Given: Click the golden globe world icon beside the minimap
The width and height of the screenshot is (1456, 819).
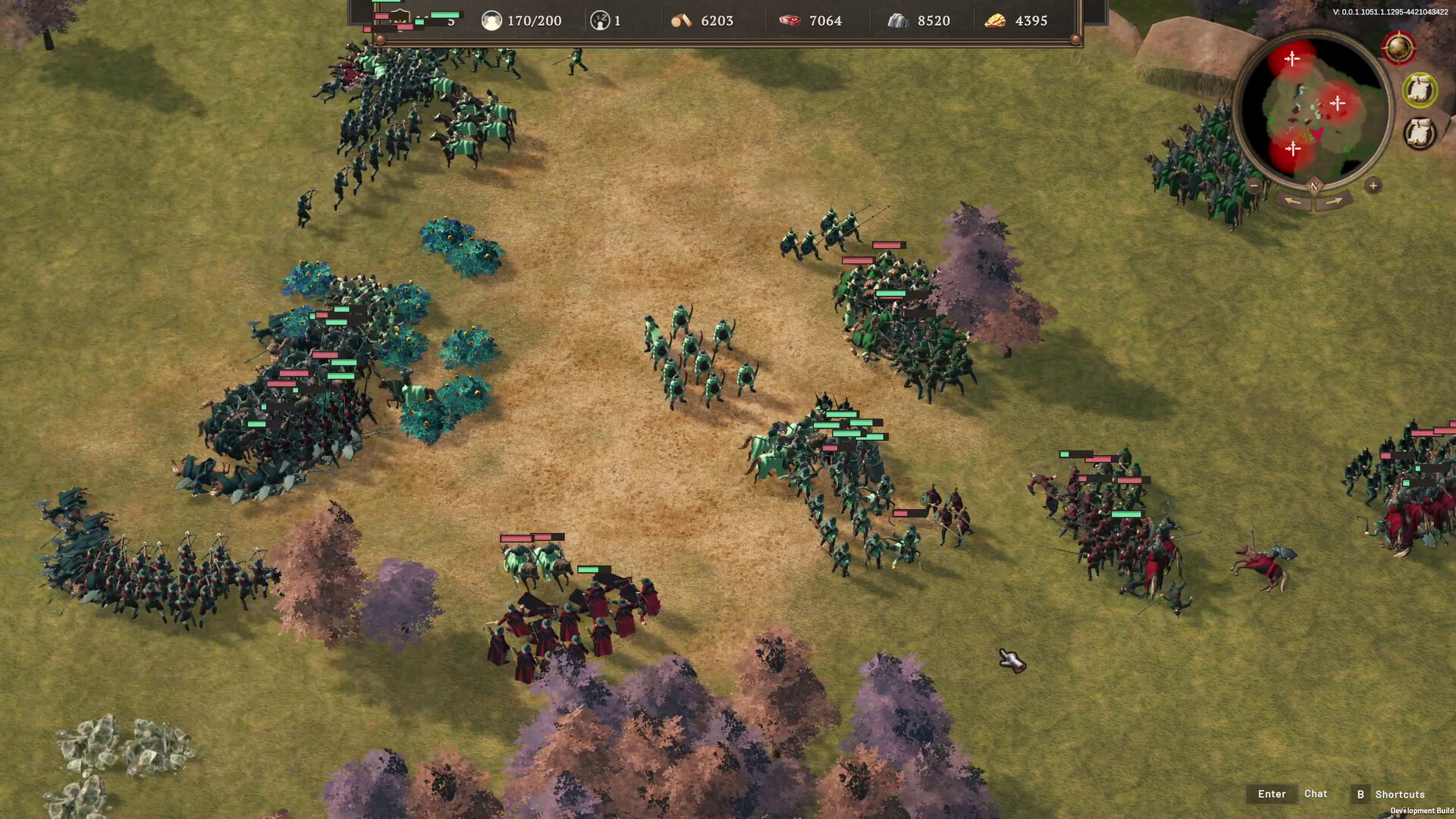Looking at the screenshot, I should click(x=1398, y=47).
